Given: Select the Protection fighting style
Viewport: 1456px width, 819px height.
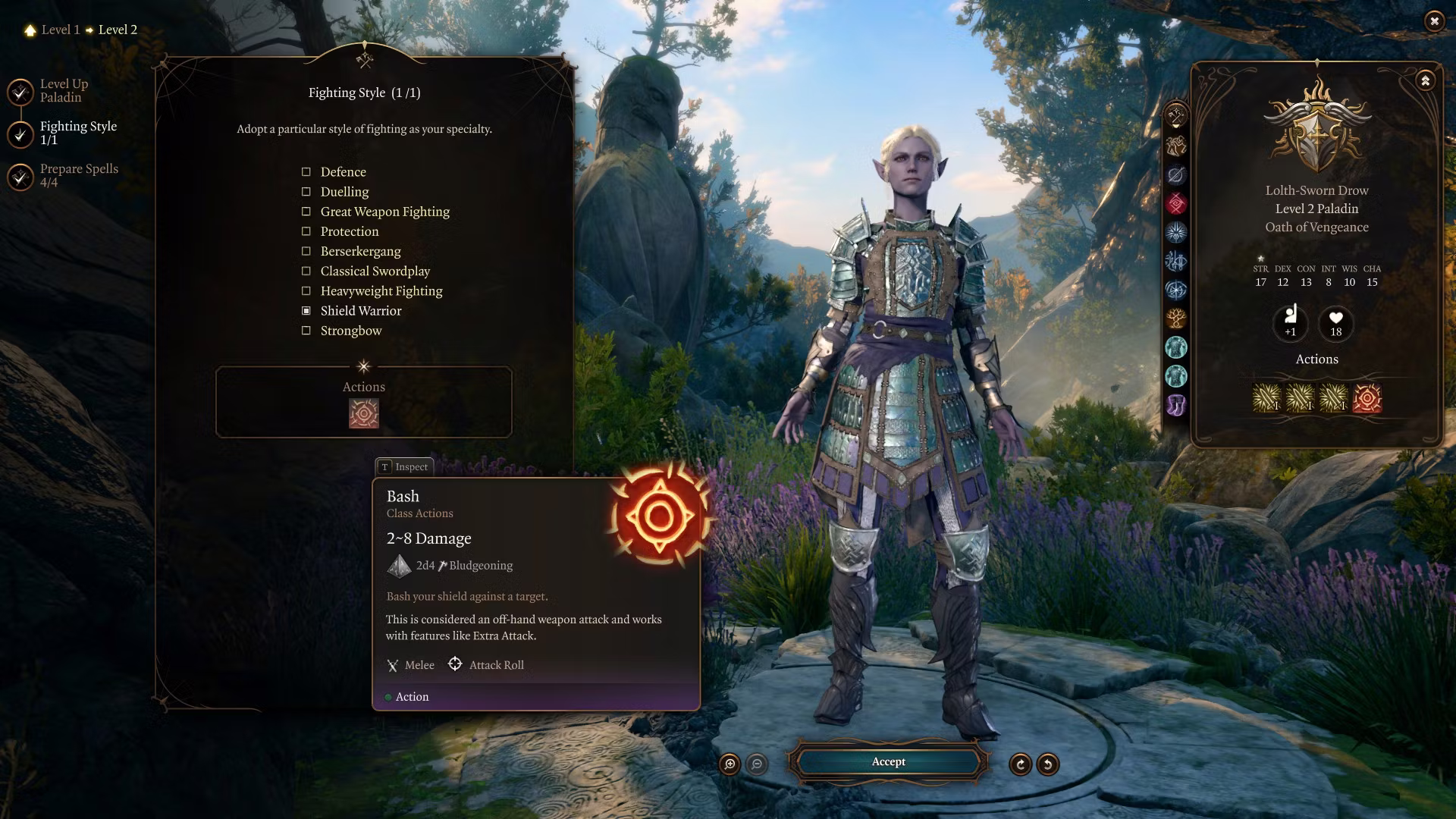Looking at the screenshot, I should [306, 231].
